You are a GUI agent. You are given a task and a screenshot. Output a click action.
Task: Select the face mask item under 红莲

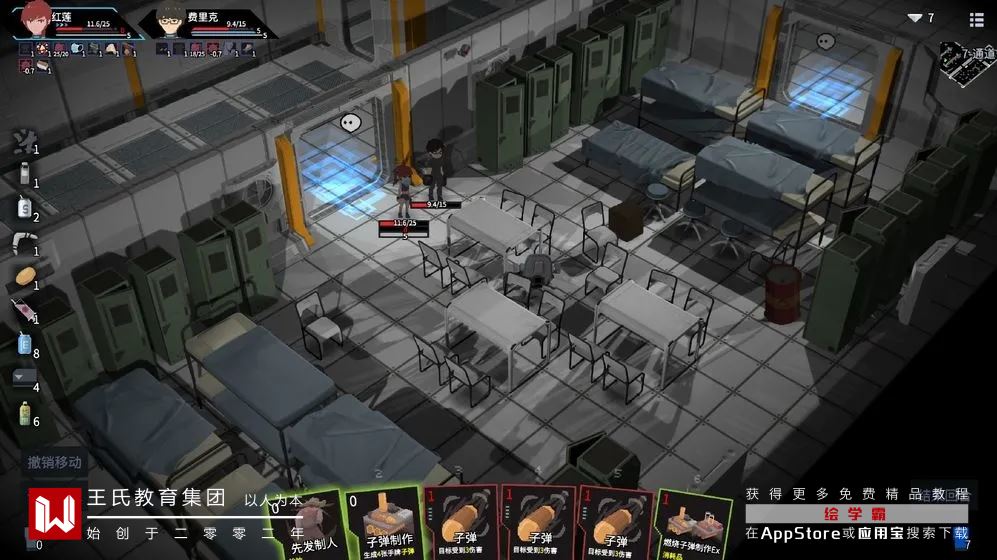(x=76, y=48)
